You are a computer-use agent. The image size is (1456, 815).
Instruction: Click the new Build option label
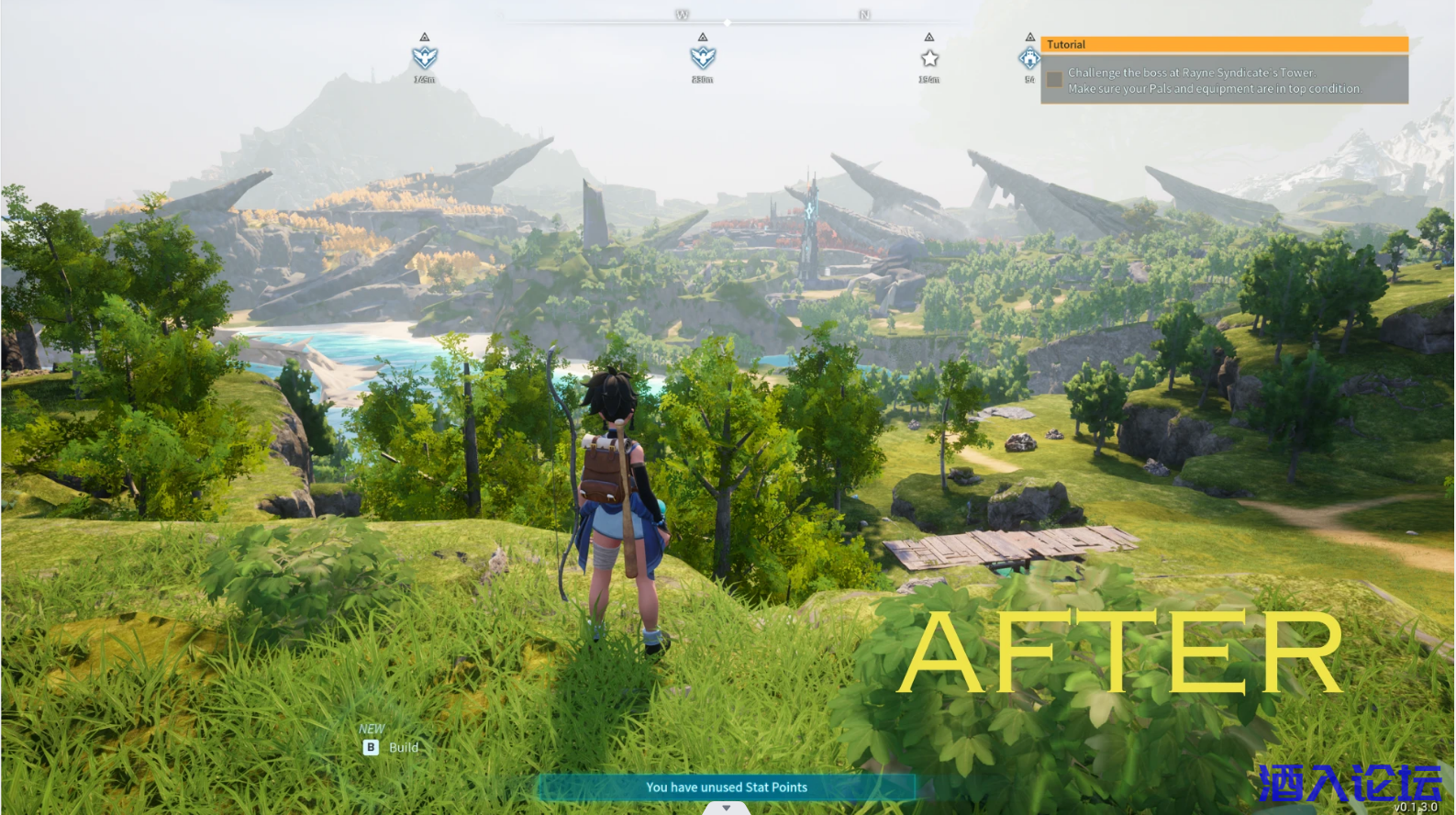tap(403, 747)
